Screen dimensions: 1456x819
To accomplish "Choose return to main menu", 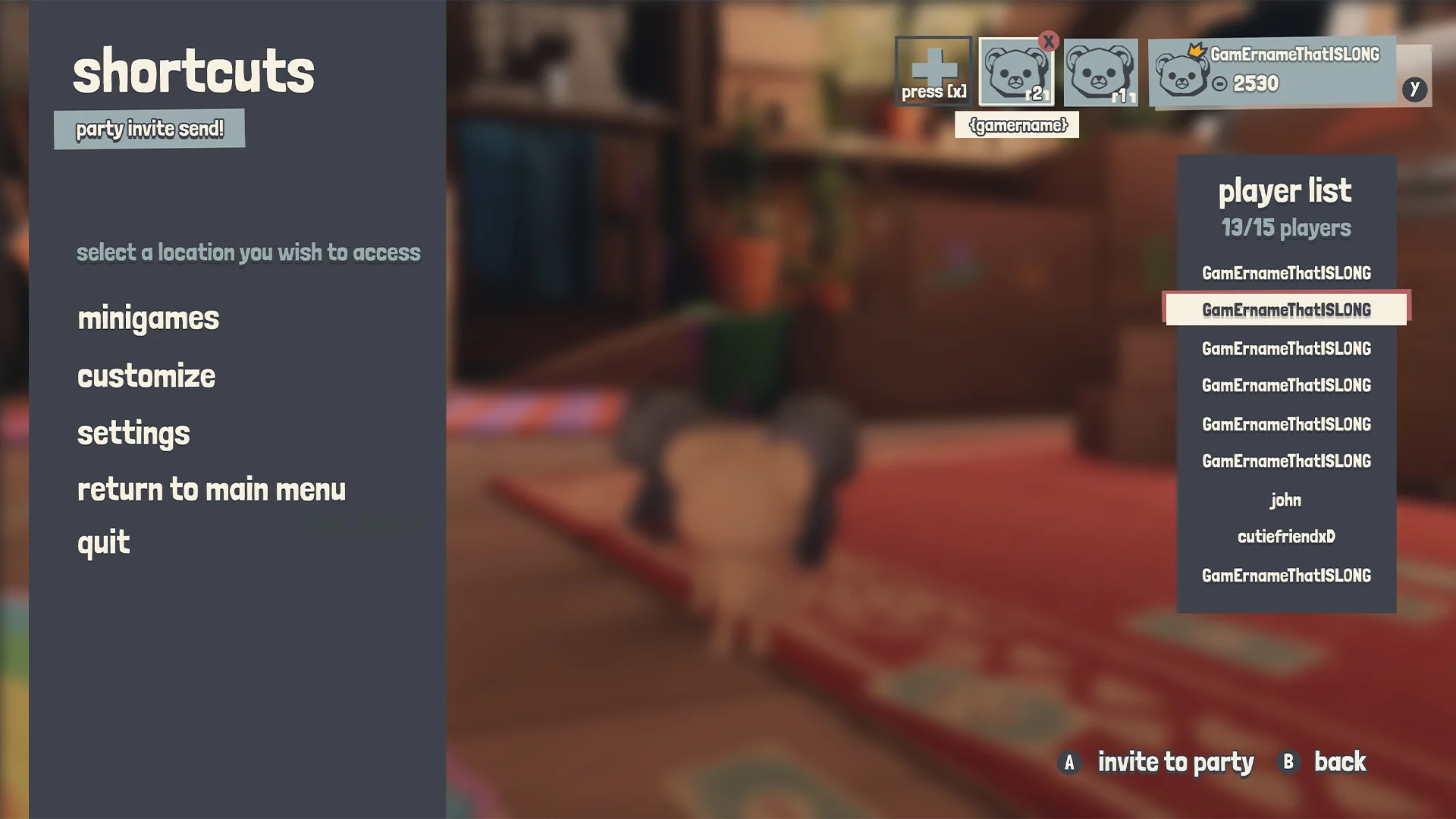I will 211,490.
